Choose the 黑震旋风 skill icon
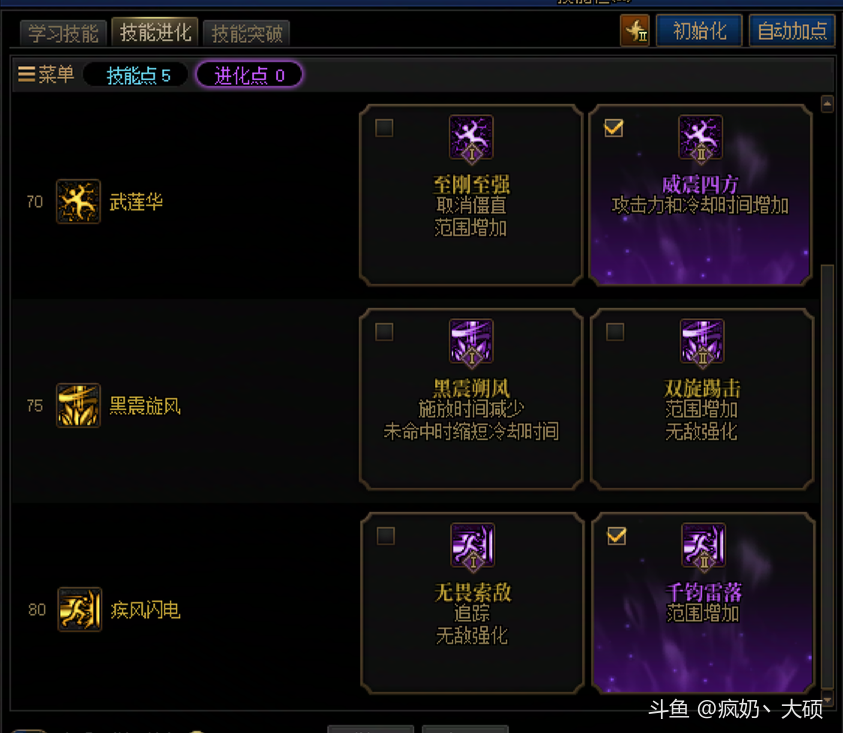Viewport: 843px width, 733px height. [78, 406]
